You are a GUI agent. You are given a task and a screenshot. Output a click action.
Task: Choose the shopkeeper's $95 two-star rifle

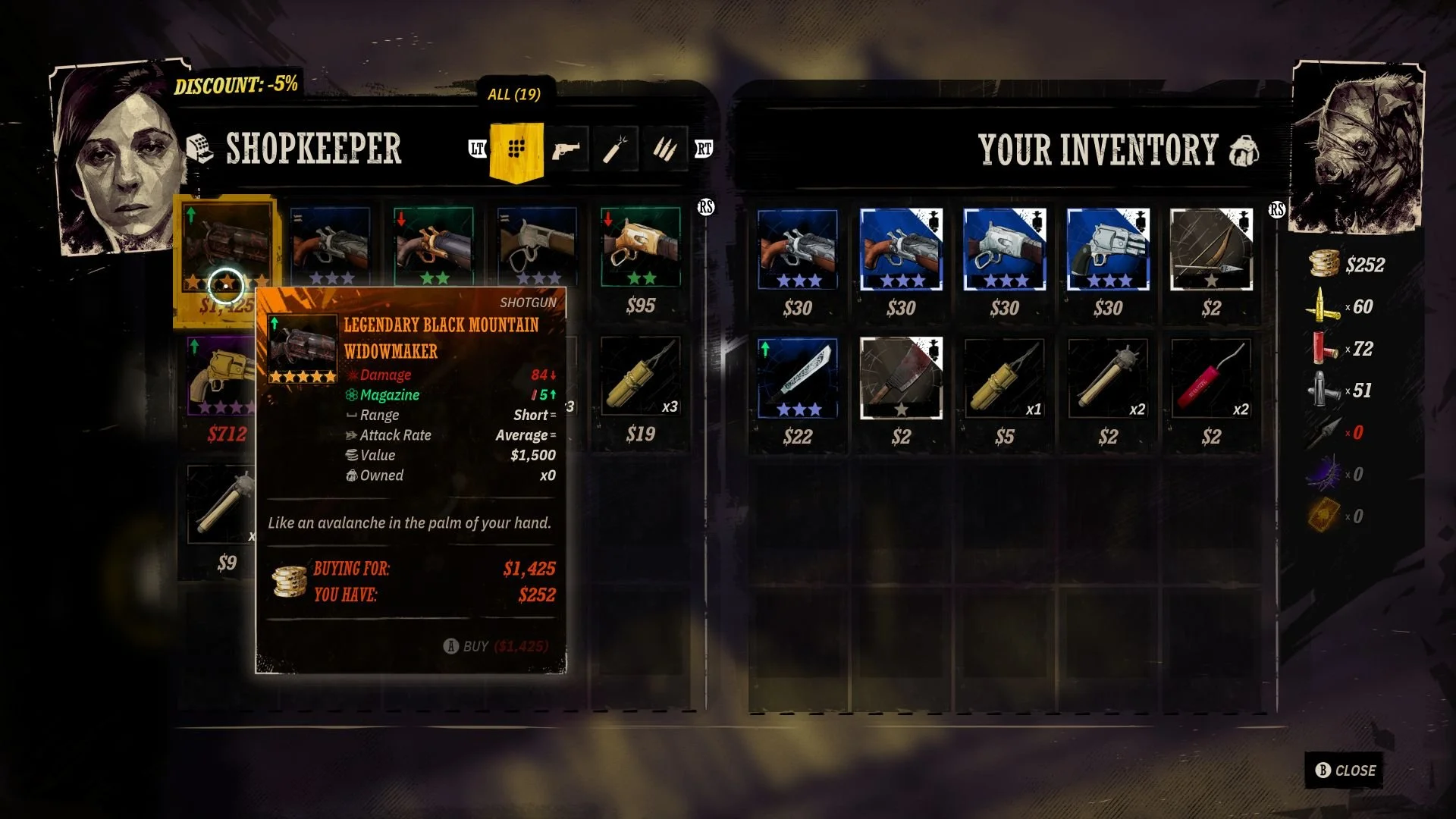(x=641, y=246)
